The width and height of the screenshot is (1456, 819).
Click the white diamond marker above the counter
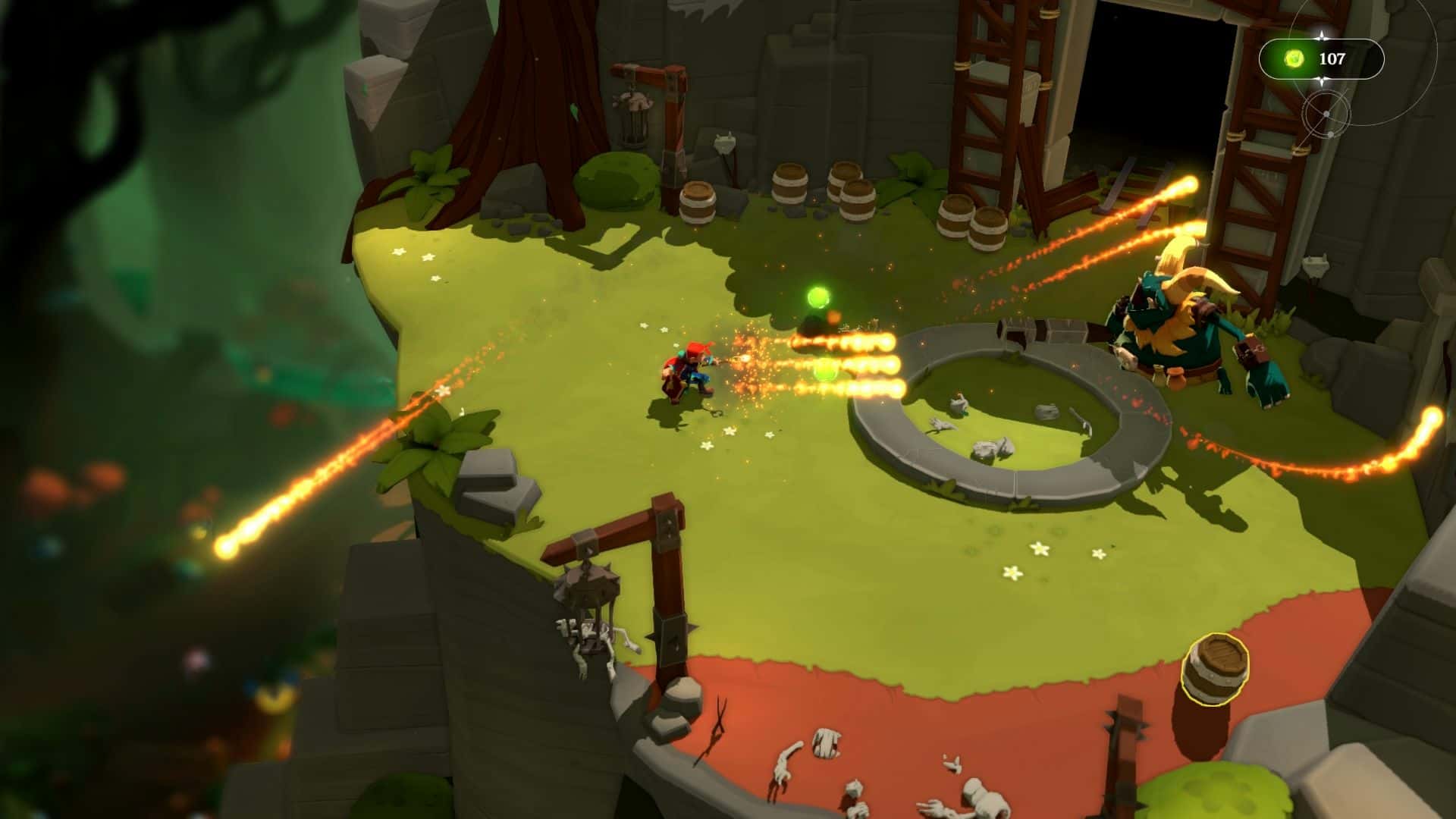pos(1322,36)
